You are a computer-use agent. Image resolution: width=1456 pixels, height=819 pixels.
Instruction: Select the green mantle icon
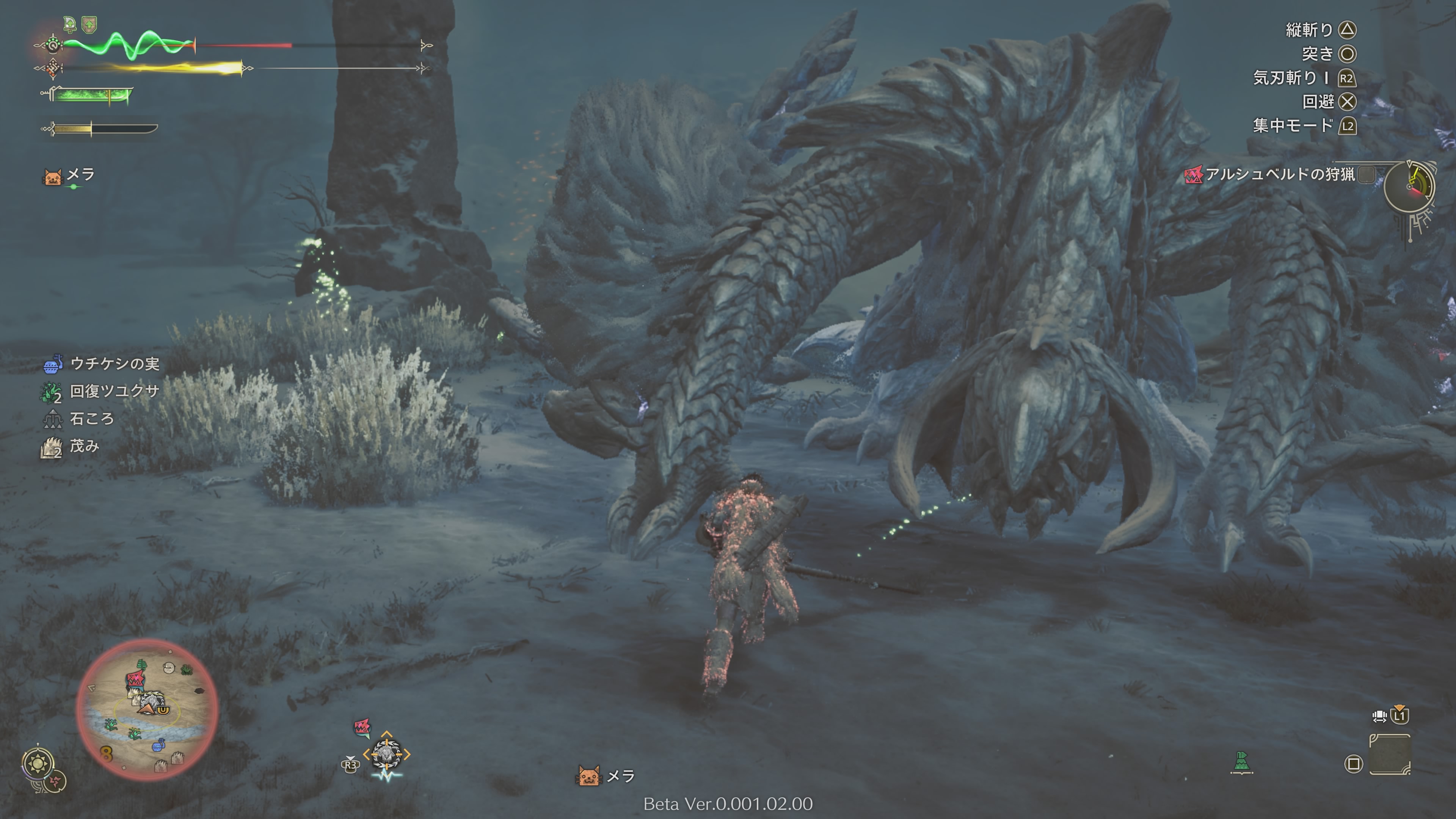click(x=1241, y=762)
